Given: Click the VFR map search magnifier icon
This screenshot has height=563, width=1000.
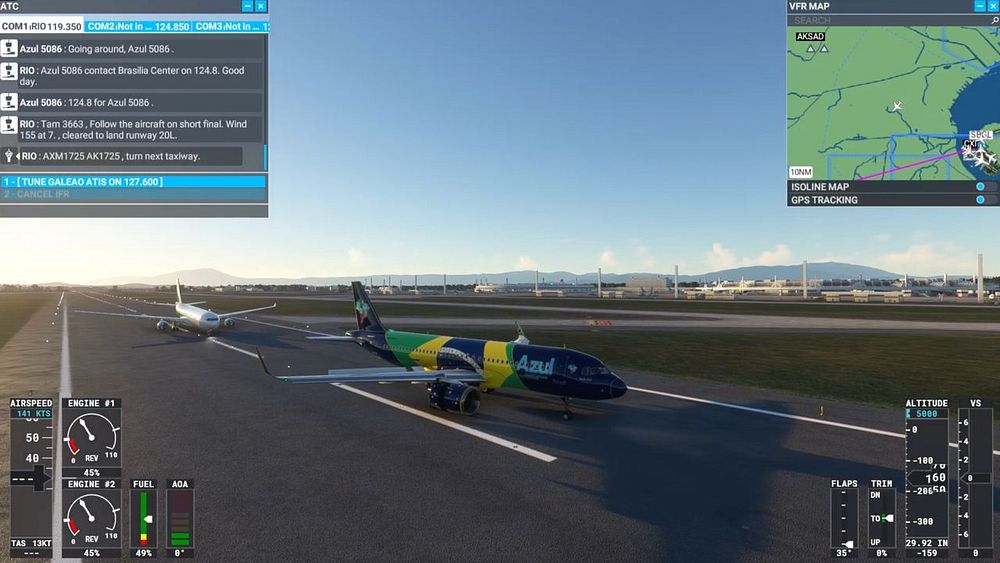Looking at the screenshot, I should point(993,20).
